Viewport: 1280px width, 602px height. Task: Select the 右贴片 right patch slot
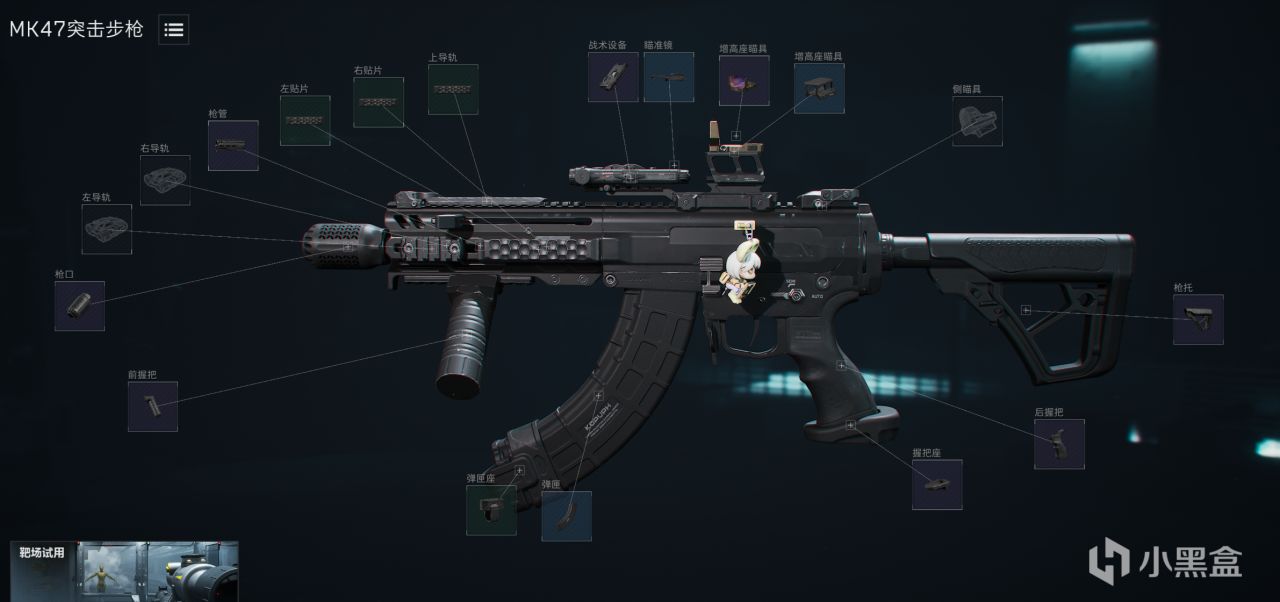(378, 102)
